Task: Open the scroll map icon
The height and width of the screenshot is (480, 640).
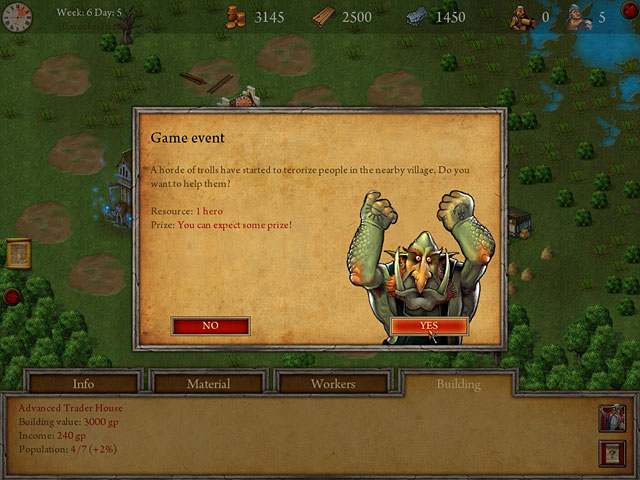Action: [18, 252]
